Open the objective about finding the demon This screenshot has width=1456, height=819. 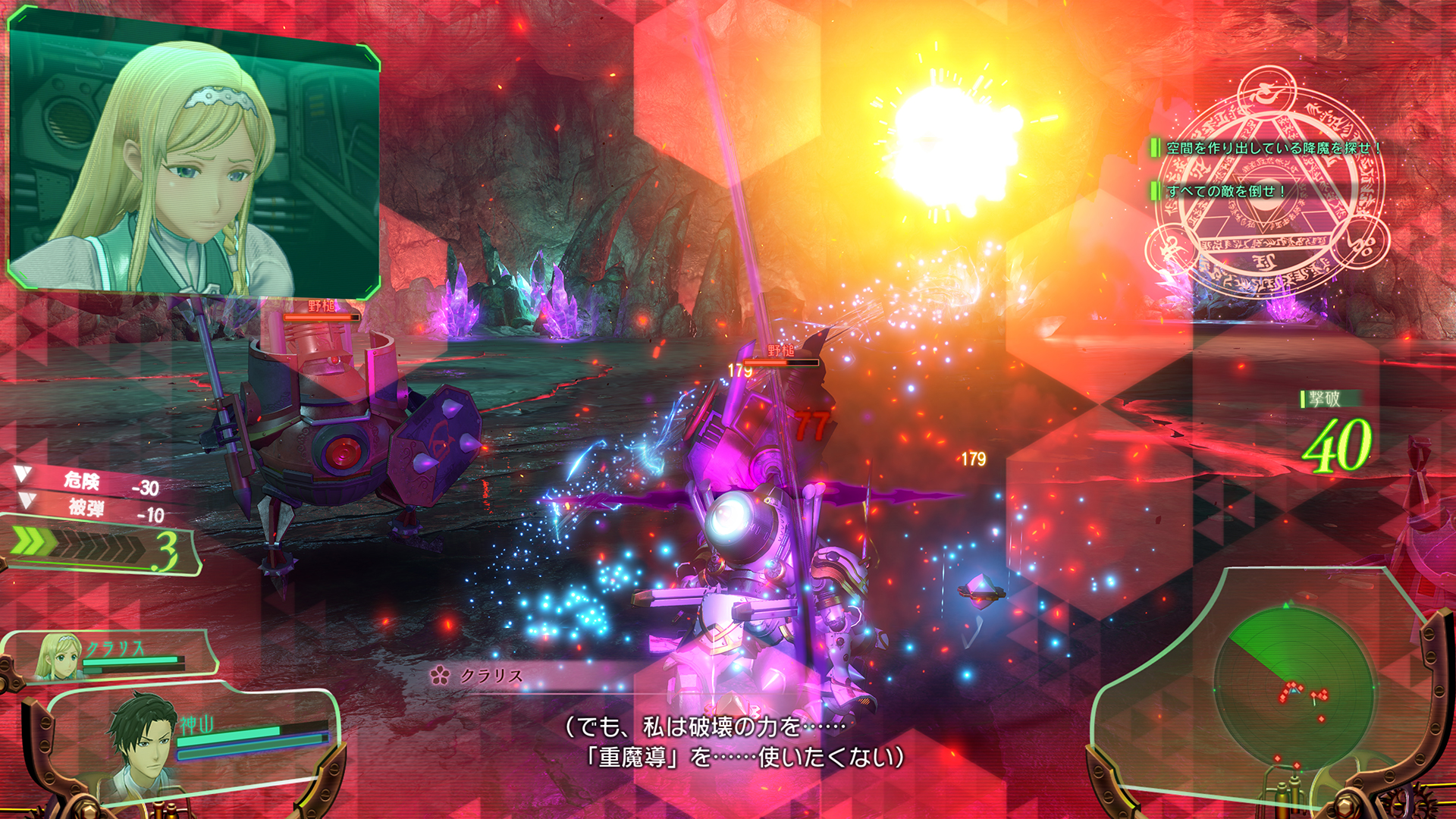pyautogui.click(x=1272, y=148)
